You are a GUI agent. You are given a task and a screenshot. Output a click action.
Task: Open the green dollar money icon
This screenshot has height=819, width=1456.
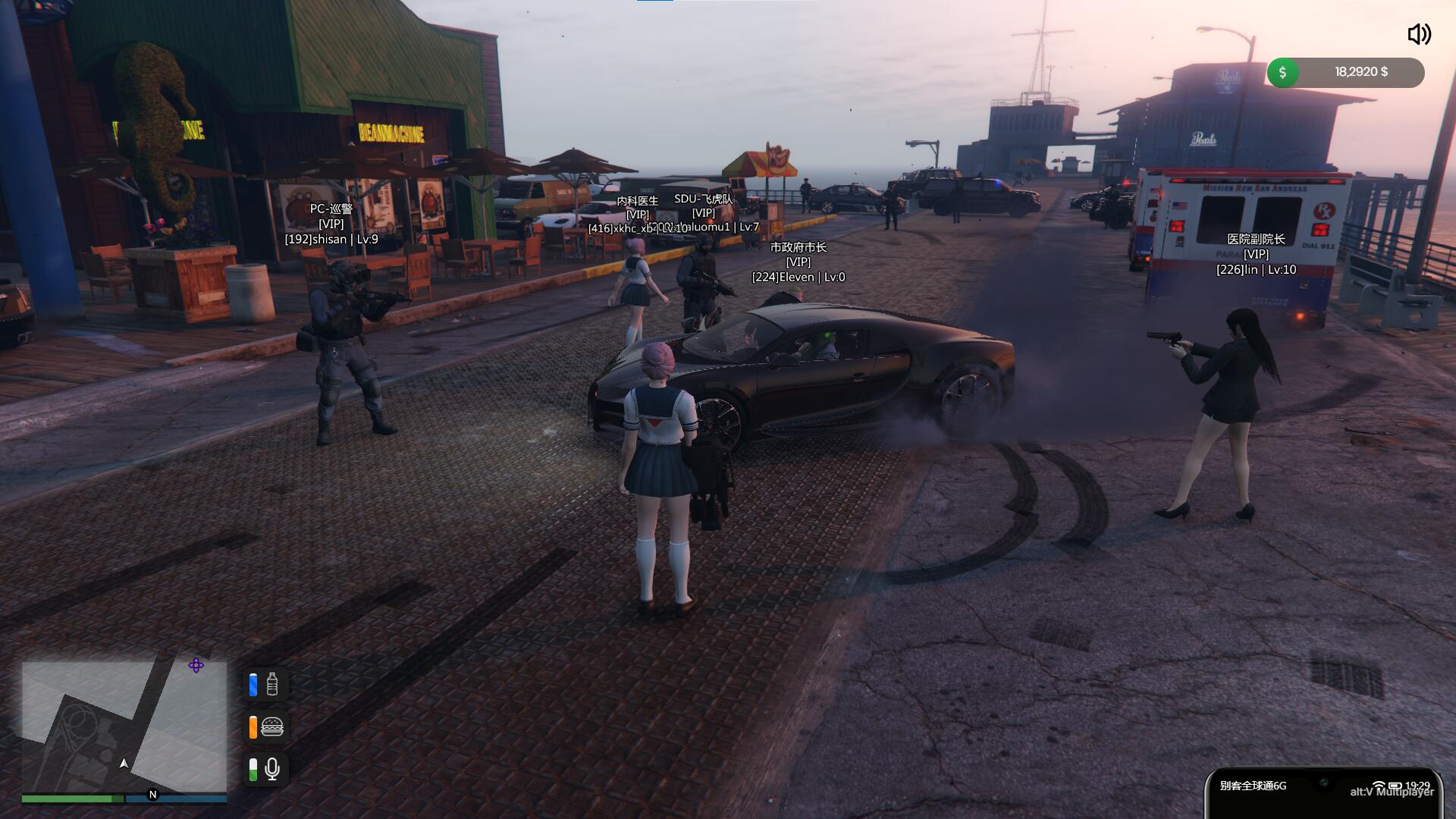(1282, 73)
